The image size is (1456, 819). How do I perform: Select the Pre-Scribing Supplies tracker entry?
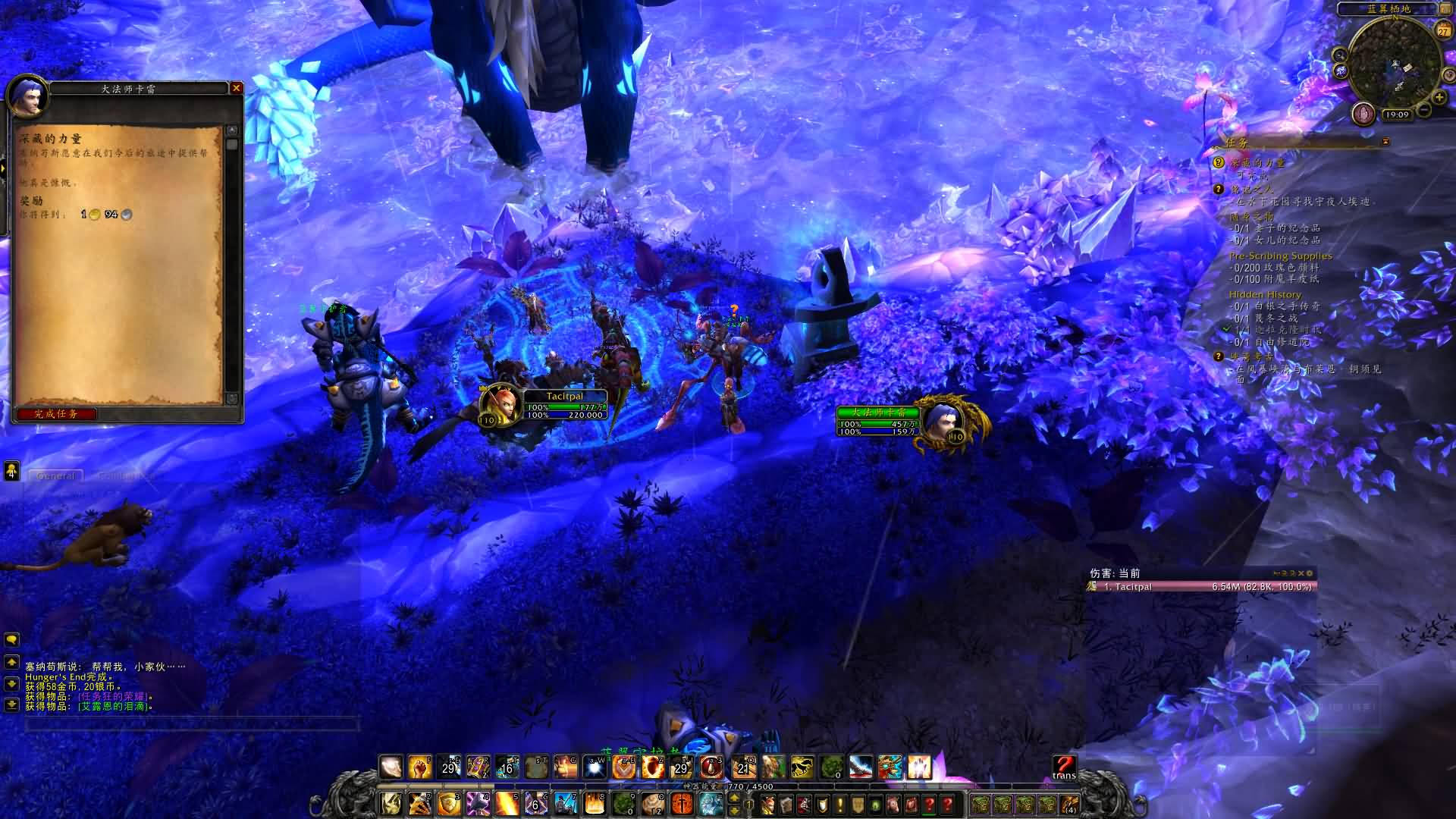(1280, 256)
